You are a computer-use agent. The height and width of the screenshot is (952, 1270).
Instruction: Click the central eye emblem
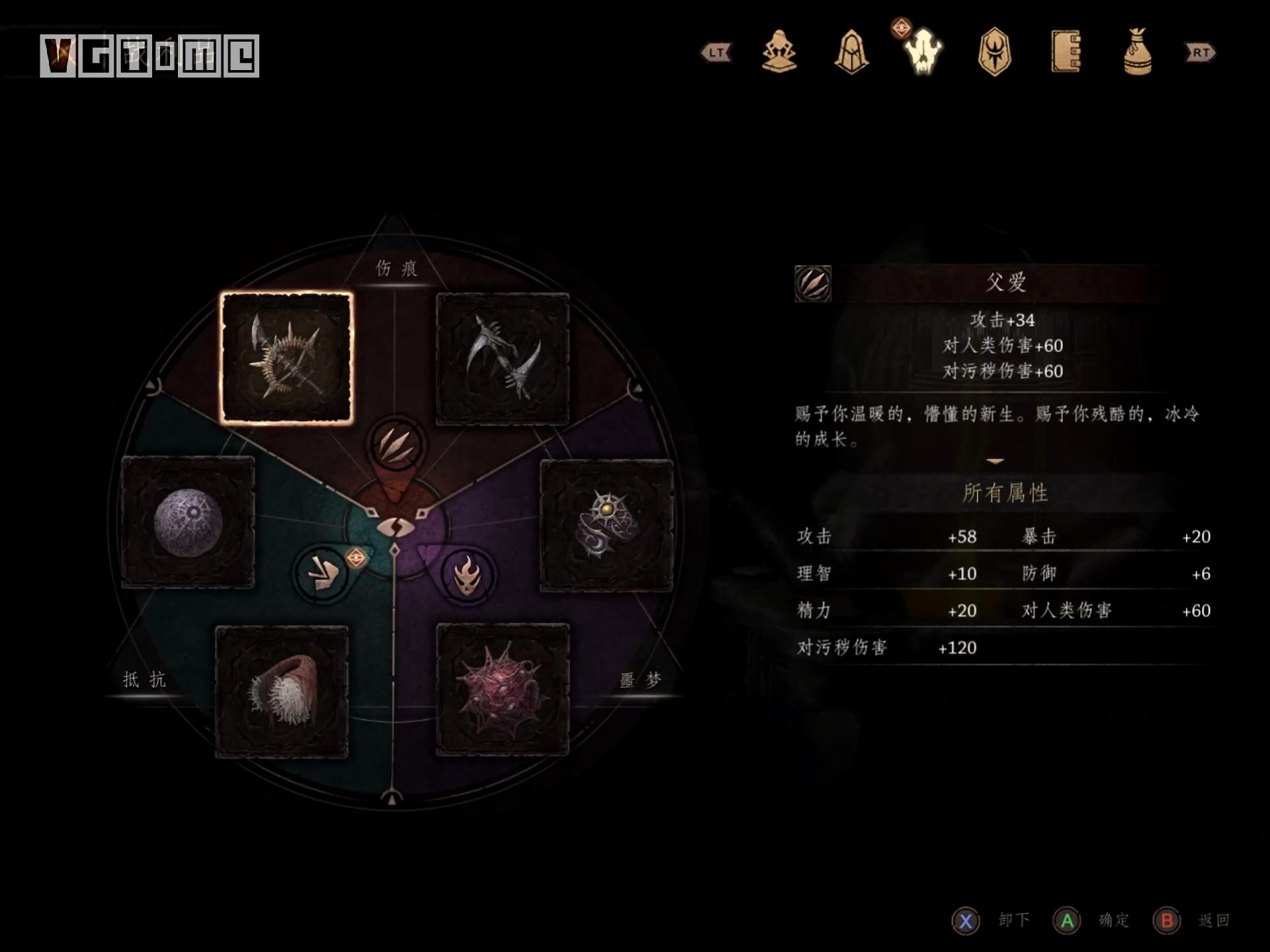point(396,527)
